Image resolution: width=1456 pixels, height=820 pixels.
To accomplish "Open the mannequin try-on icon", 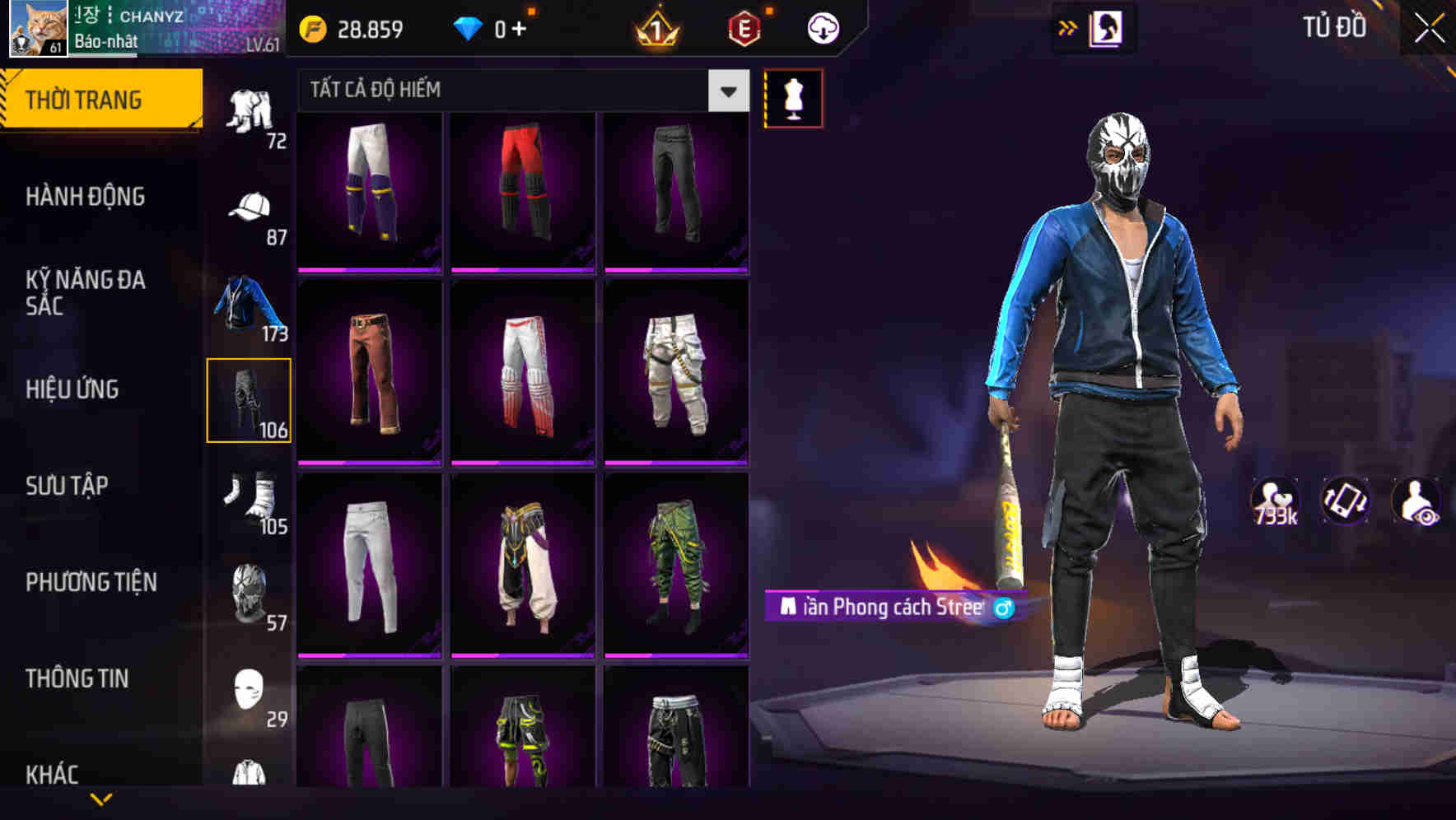I will coord(793,96).
